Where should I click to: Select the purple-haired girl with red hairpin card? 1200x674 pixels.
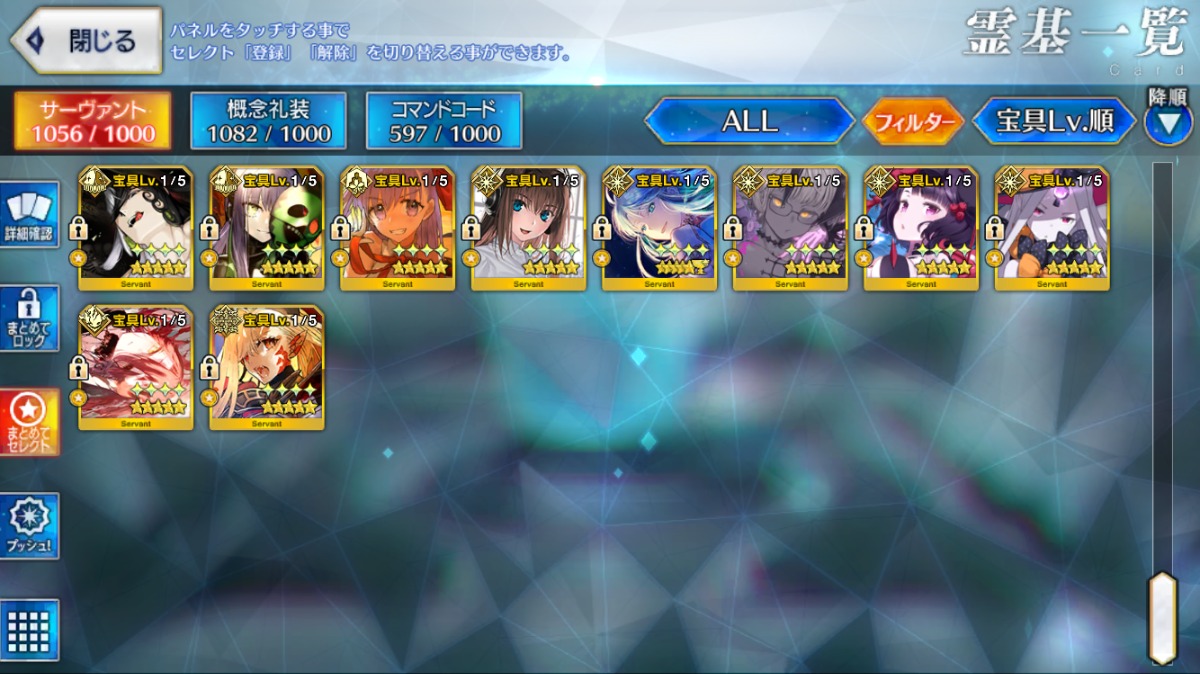click(x=921, y=228)
